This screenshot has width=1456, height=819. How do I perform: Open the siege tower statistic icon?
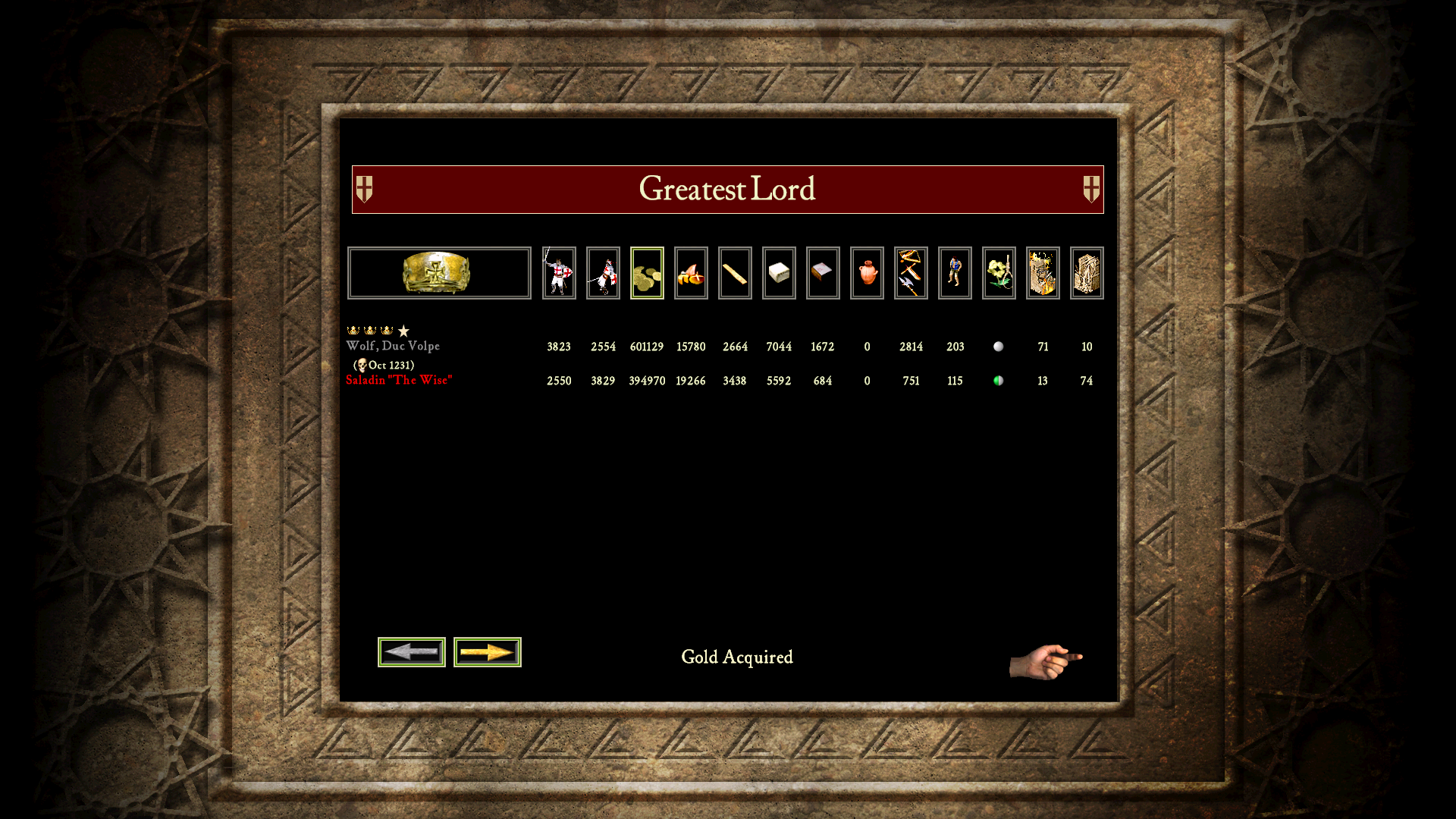(1087, 273)
